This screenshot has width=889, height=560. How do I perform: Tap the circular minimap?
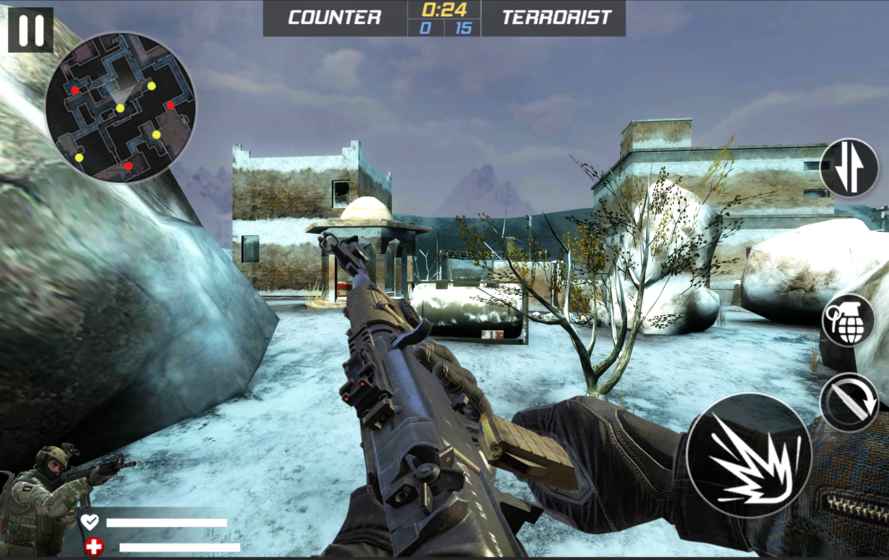(120, 107)
